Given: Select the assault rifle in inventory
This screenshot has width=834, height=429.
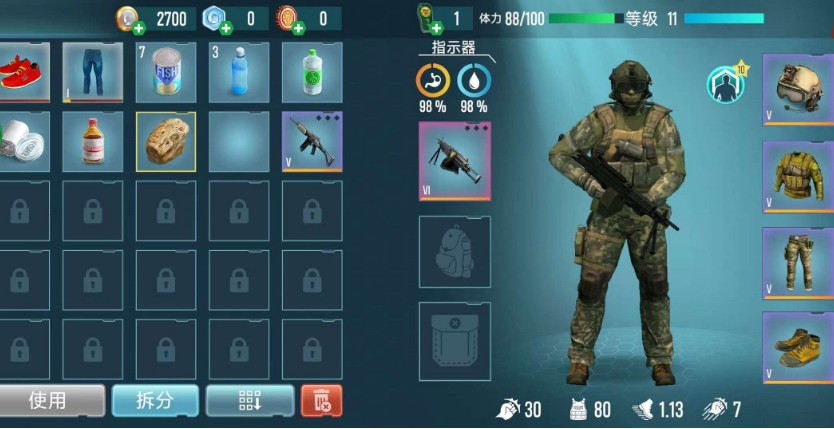Looking at the screenshot, I should (311, 141).
